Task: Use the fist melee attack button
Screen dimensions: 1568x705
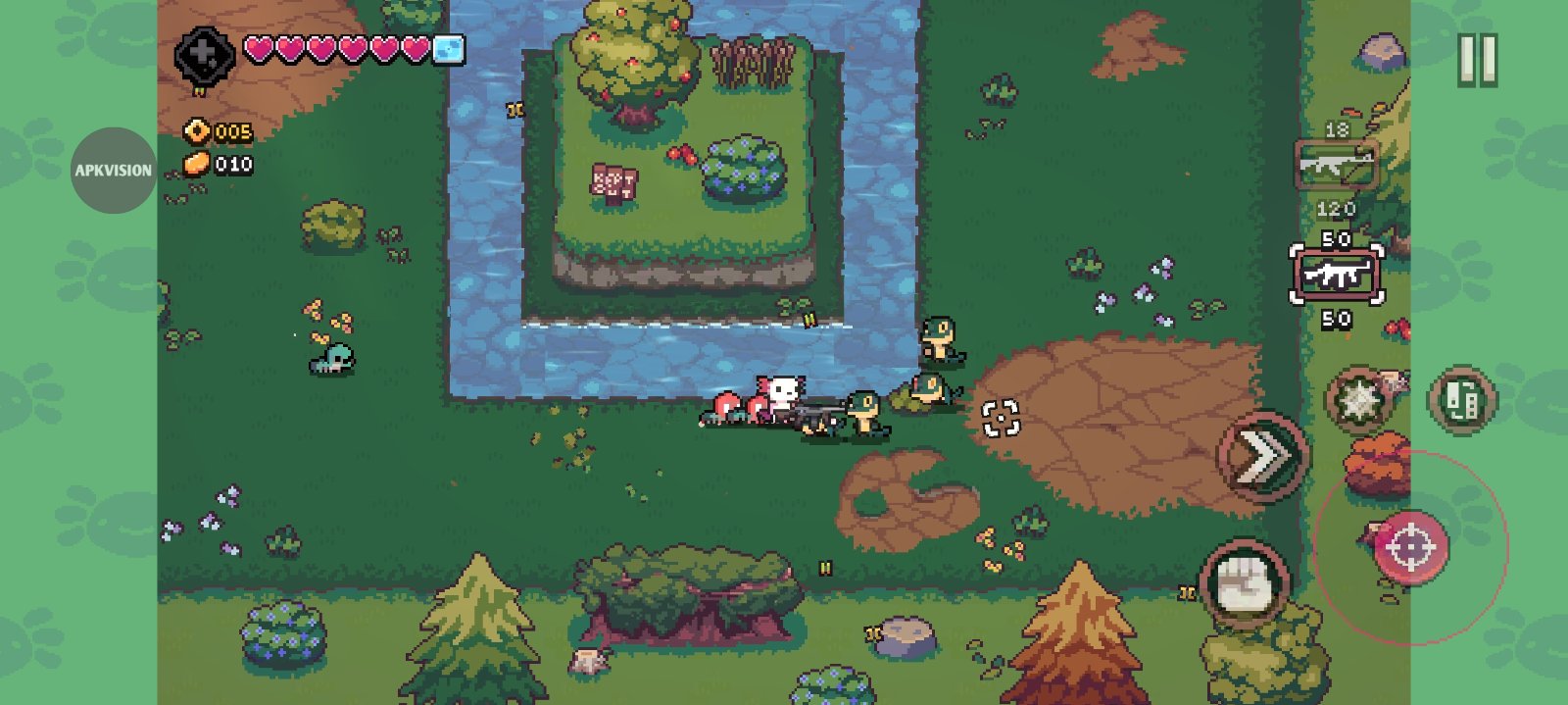Action: 1245,584
